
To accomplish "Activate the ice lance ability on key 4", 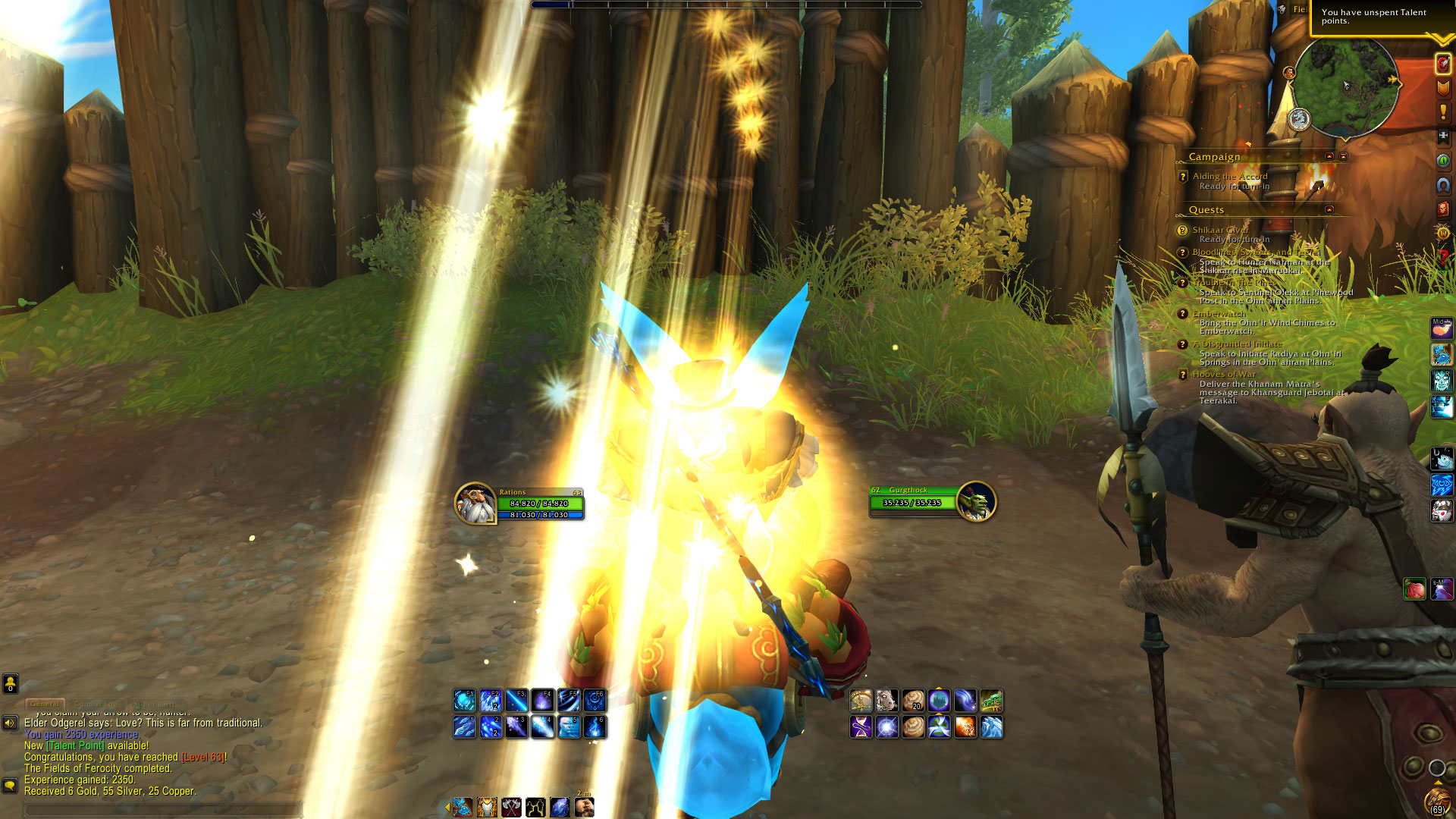I will (542, 726).
